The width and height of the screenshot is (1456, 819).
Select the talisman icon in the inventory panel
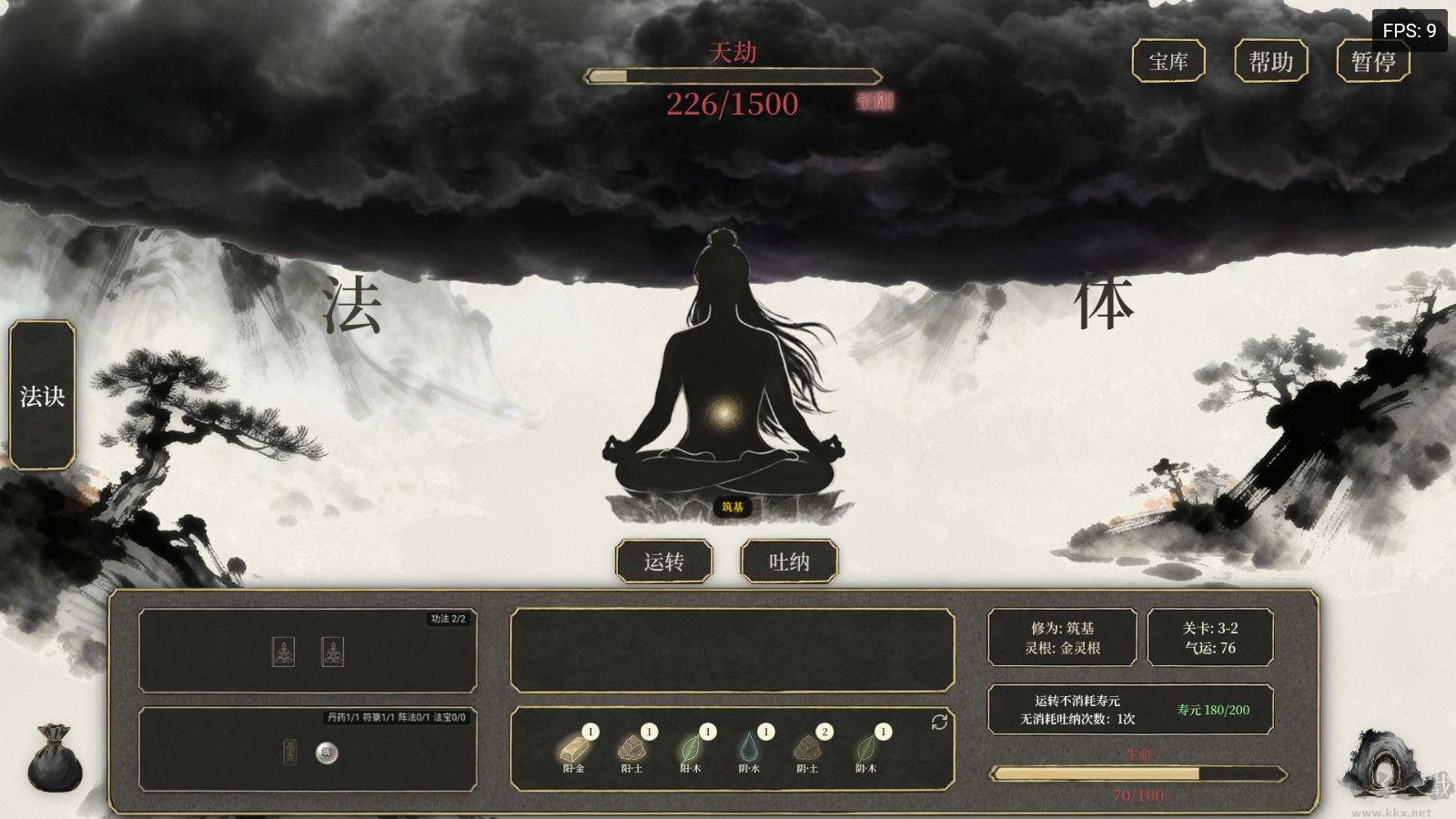tap(289, 752)
